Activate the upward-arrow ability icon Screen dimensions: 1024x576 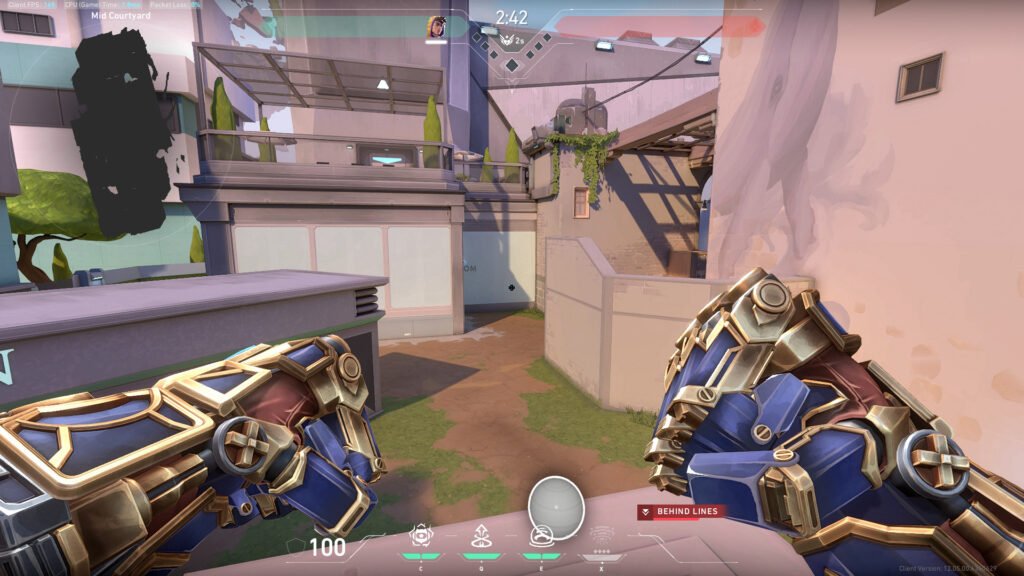point(481,536)
